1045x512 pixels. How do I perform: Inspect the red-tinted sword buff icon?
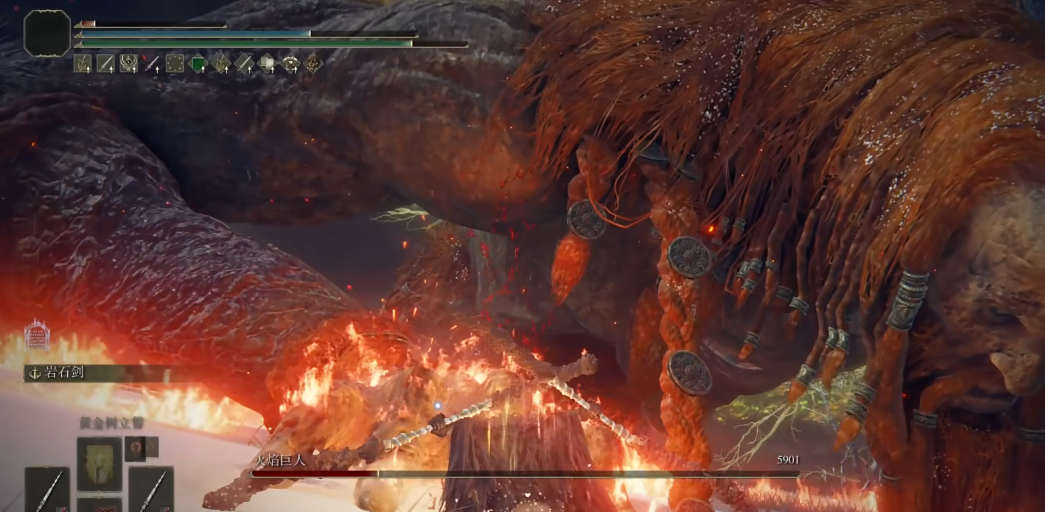152,64
